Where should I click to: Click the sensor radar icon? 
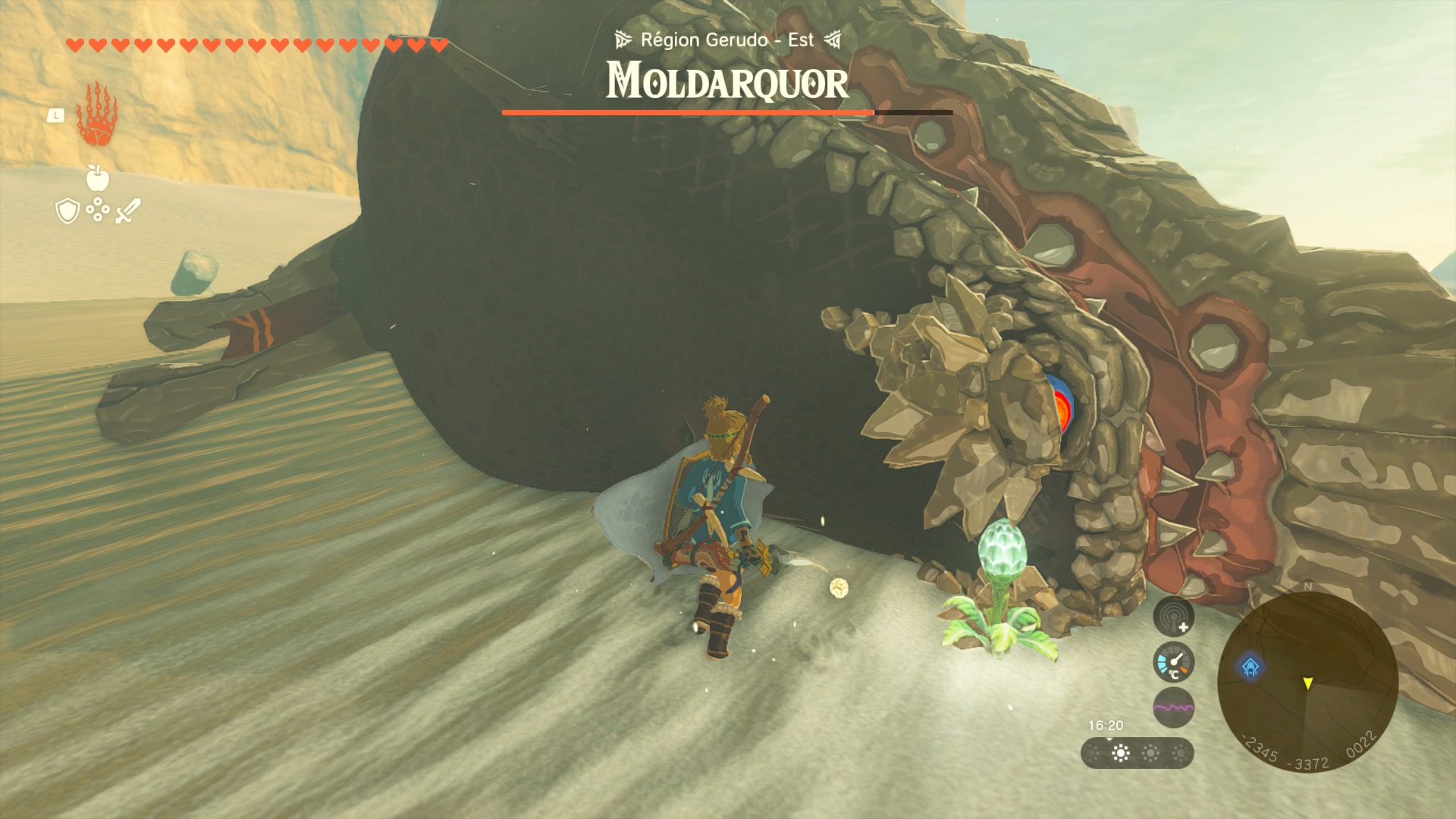tap(1173, 617)
